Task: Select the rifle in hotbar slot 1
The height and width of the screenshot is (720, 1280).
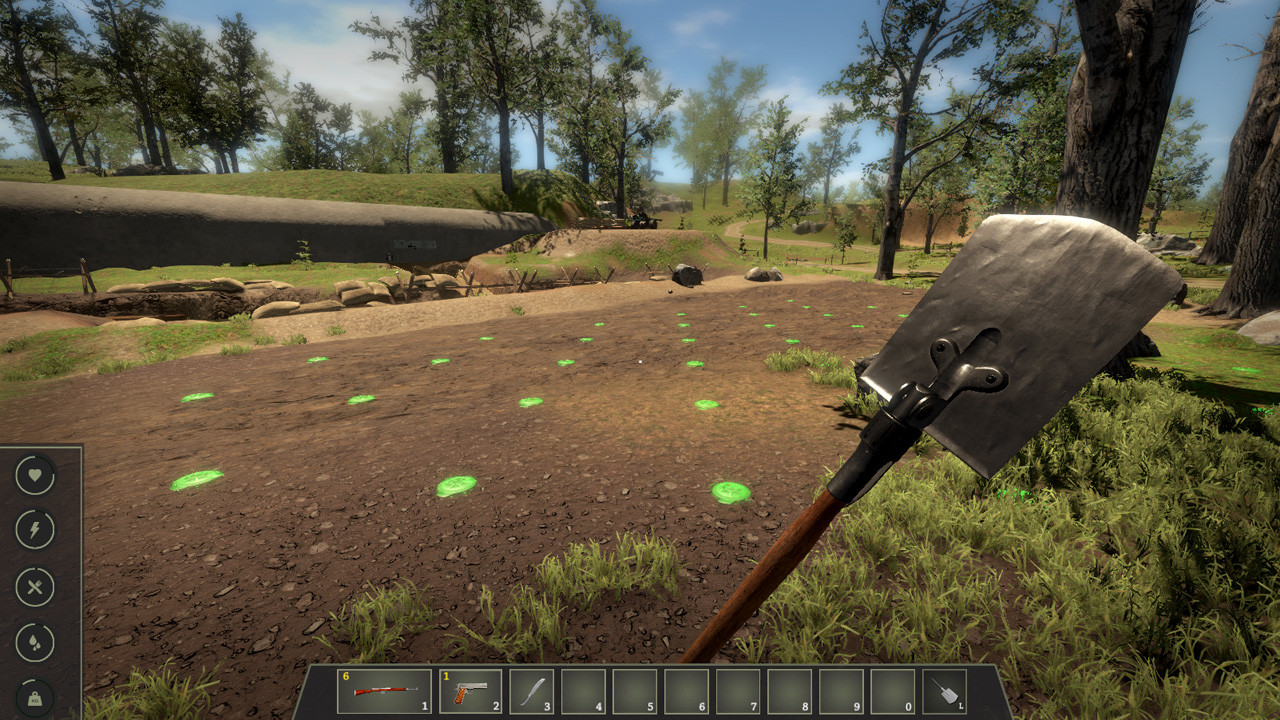Action: click(x=384, y=691)
